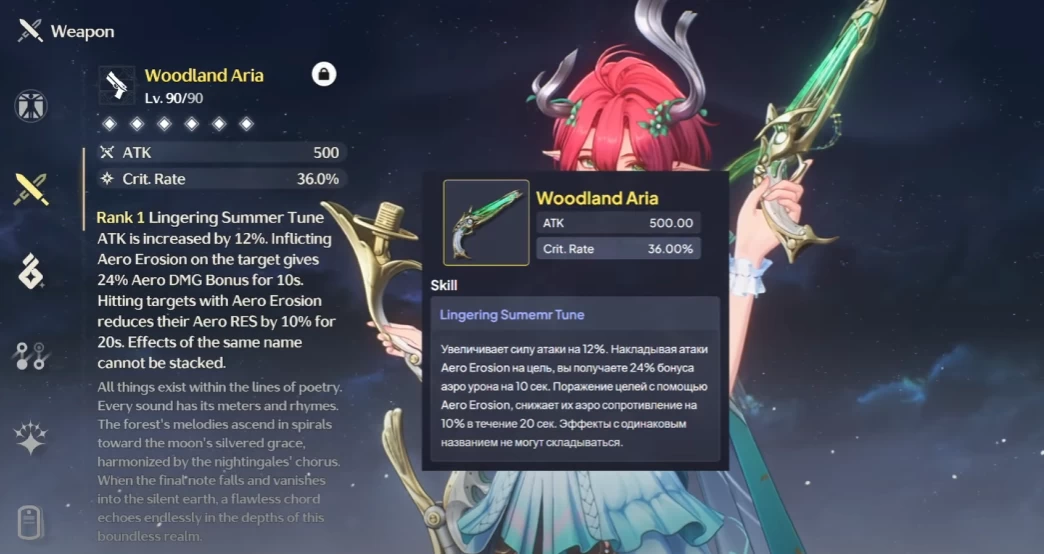Open the bottom card-shaped sidebar tab

(x=31, y=522)
